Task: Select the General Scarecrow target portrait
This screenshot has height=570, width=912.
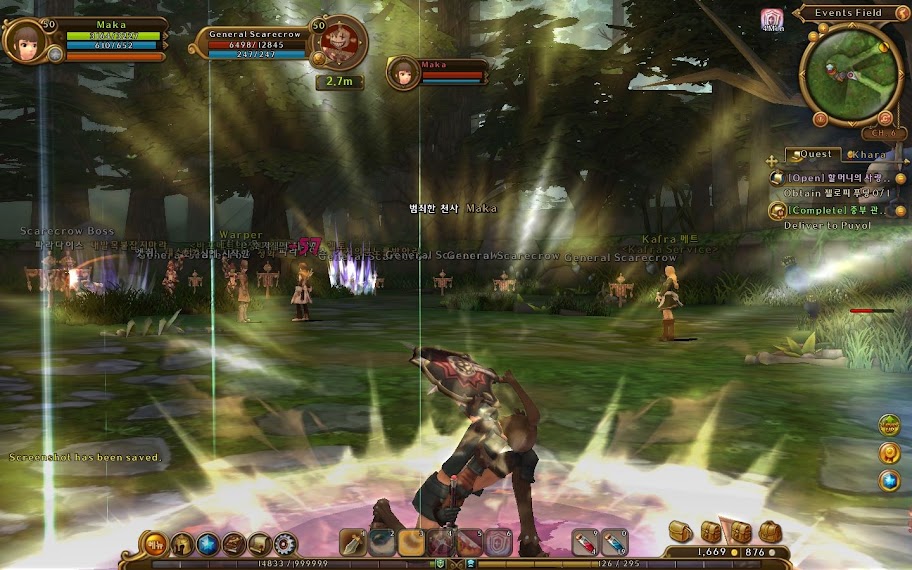Action: click(x=340, y=42)
